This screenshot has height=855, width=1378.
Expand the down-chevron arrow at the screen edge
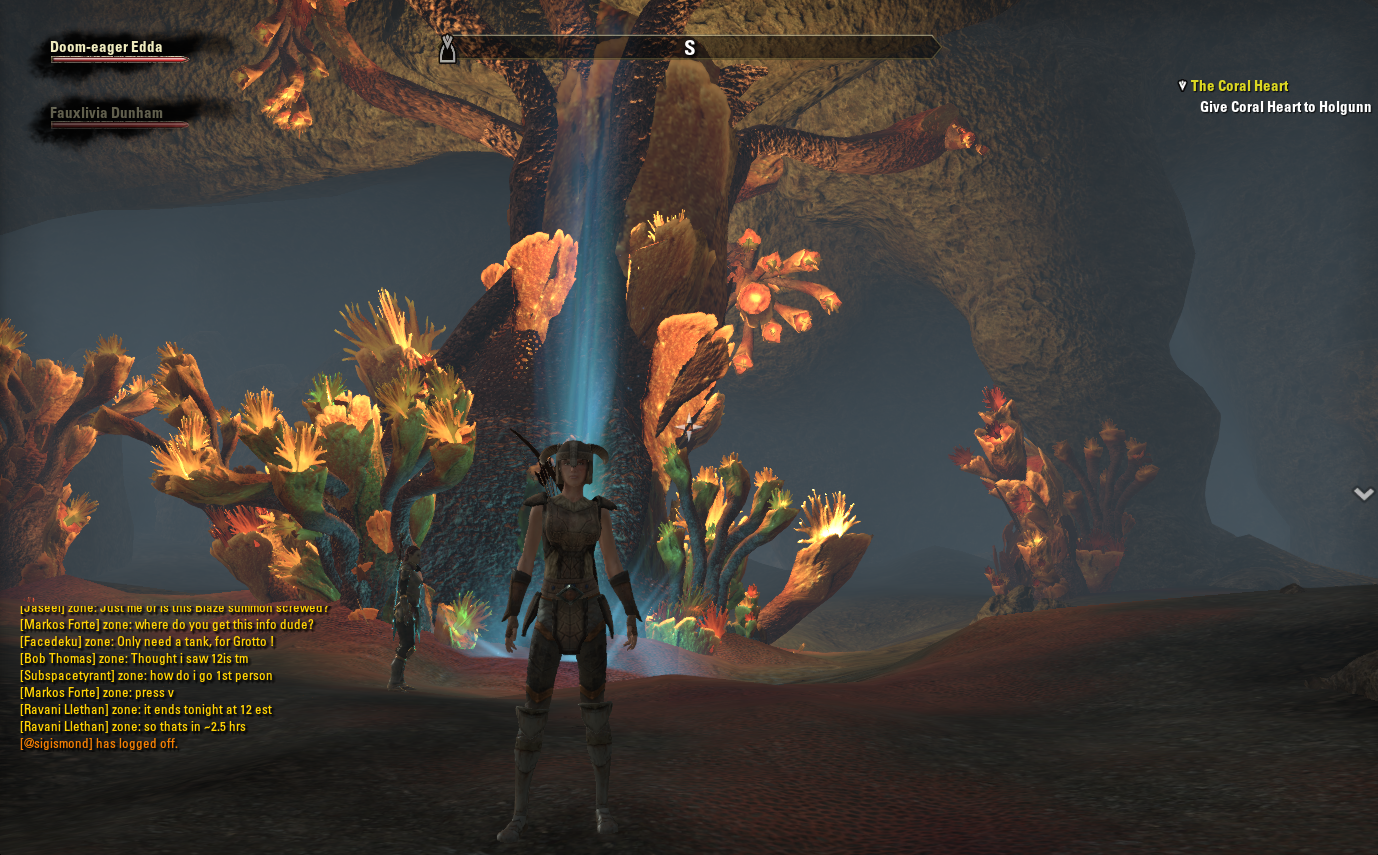(1363, 493)
